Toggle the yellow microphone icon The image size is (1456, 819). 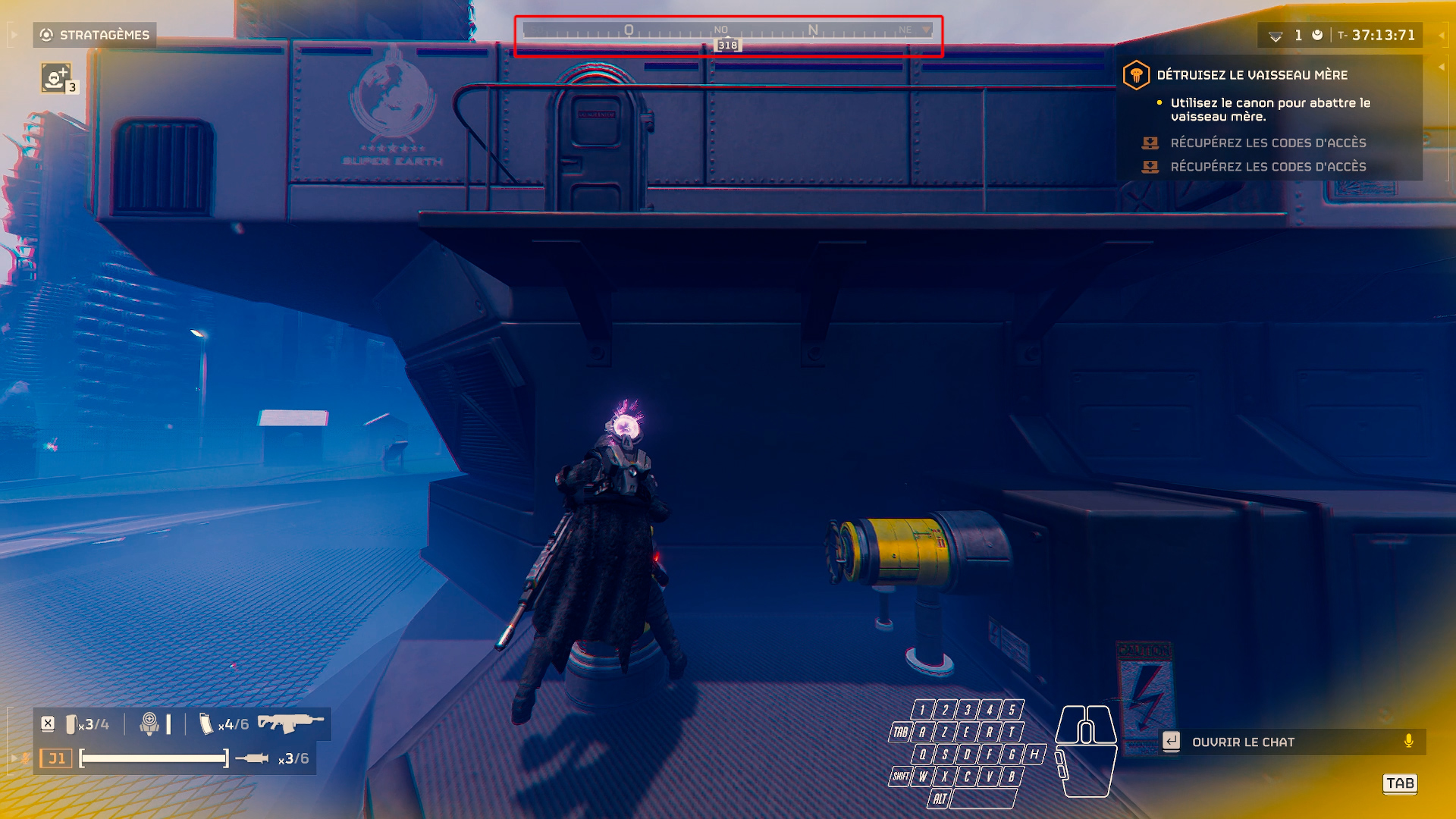pos(1408,741)
